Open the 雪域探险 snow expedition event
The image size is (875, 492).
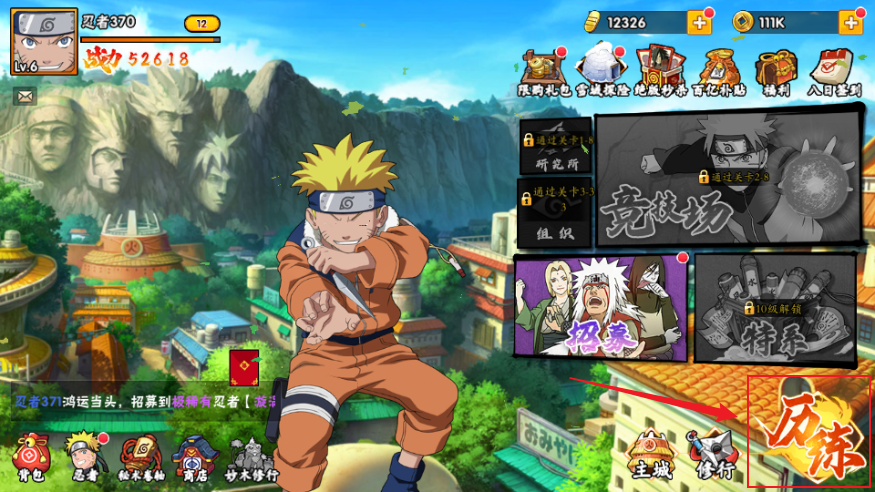pos(602,70)
